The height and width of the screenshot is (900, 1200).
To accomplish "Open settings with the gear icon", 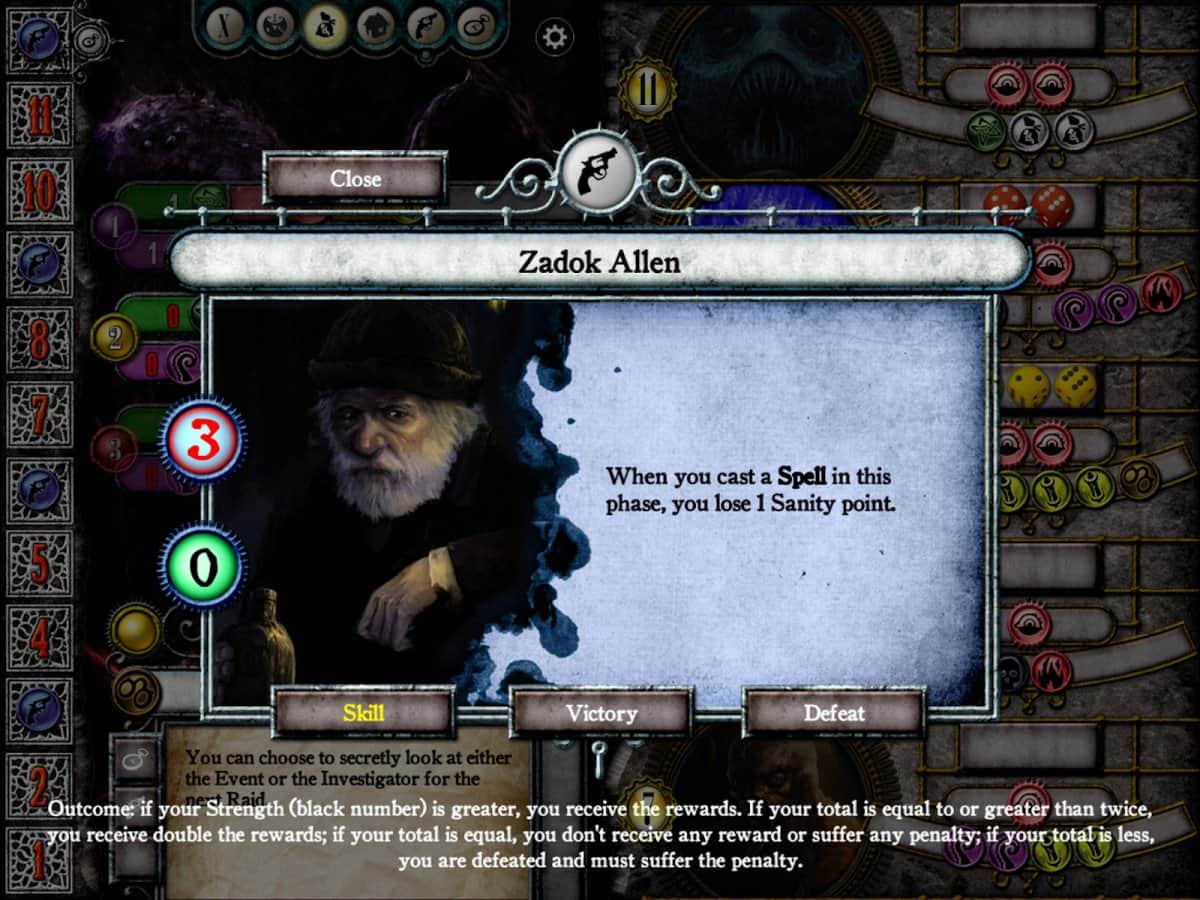I will point(551,38).
